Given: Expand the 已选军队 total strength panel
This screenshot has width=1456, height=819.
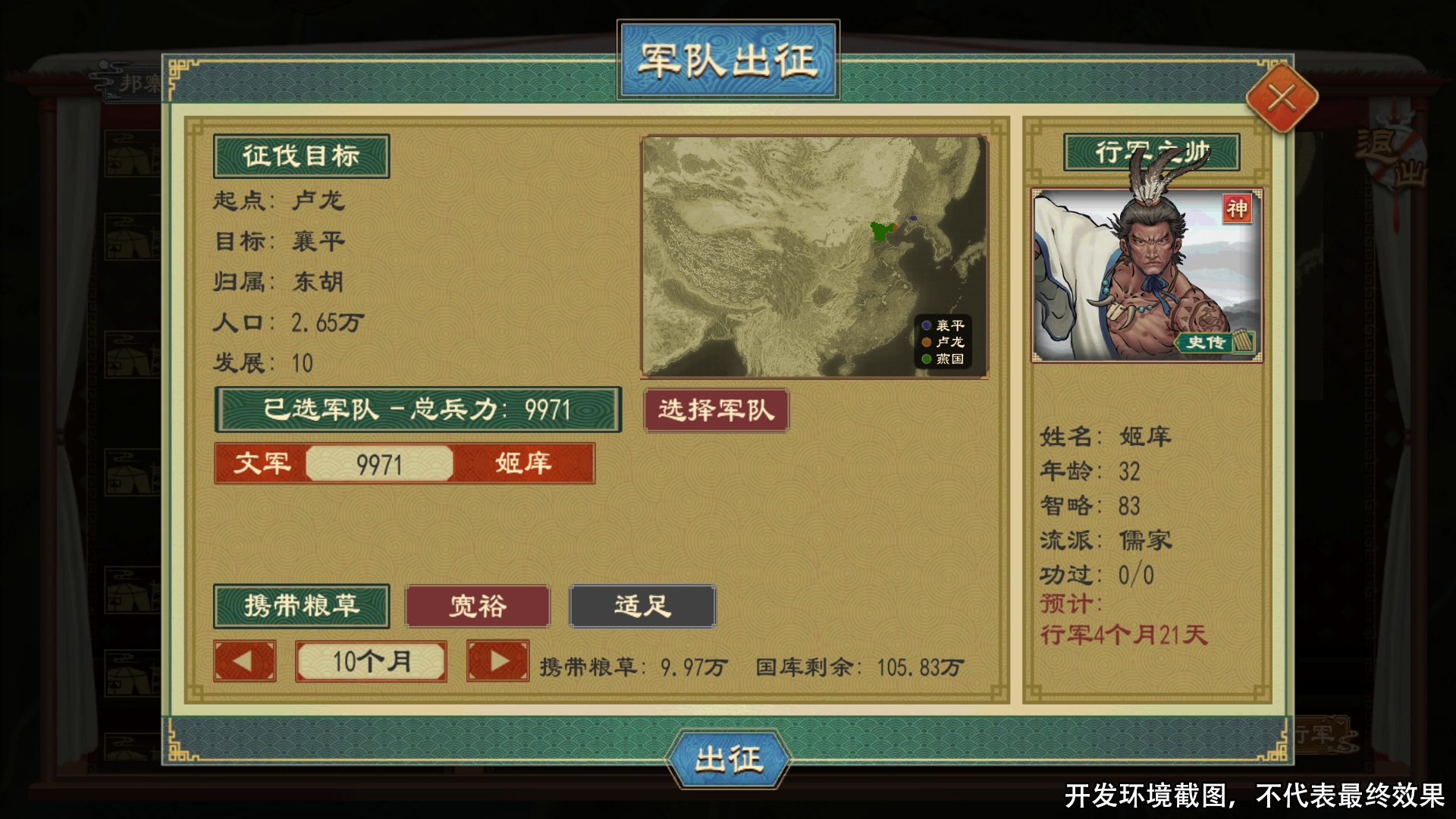Looking at the screenshot, I should pyautogui.click(x=417, y=410).
